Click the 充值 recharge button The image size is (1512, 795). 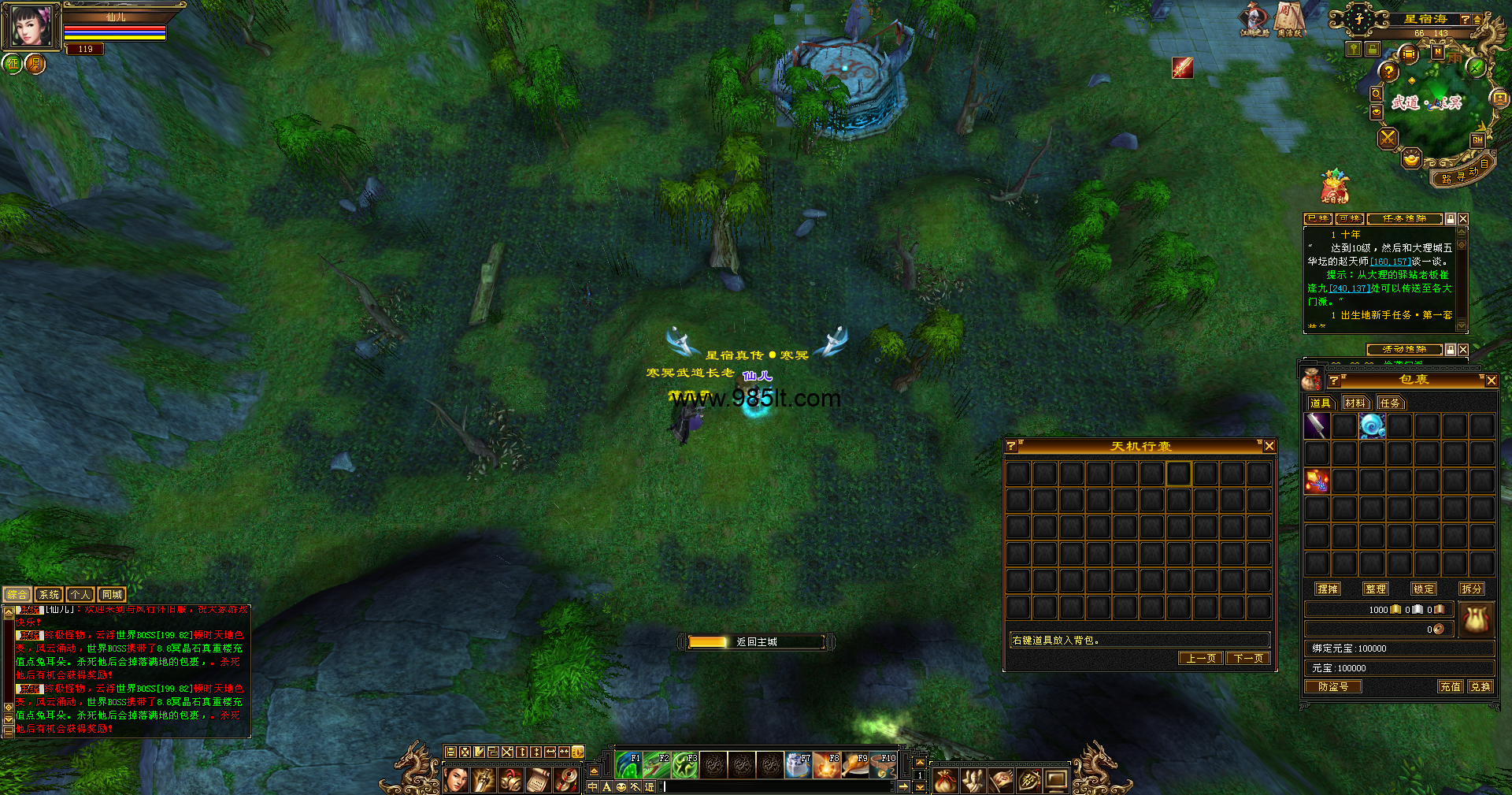[x=1451, y=687]
